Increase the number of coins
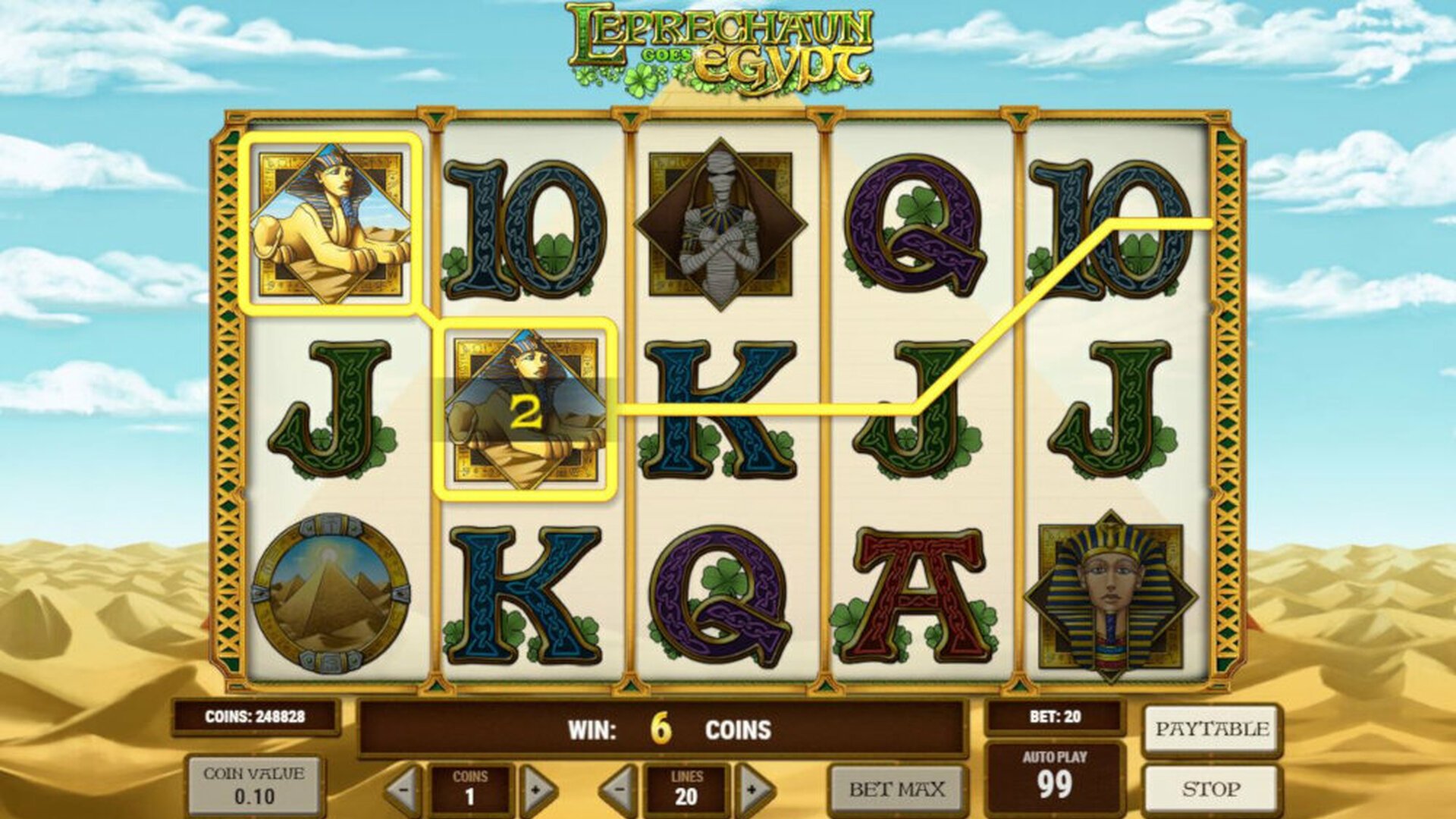 tap(537, 790)
